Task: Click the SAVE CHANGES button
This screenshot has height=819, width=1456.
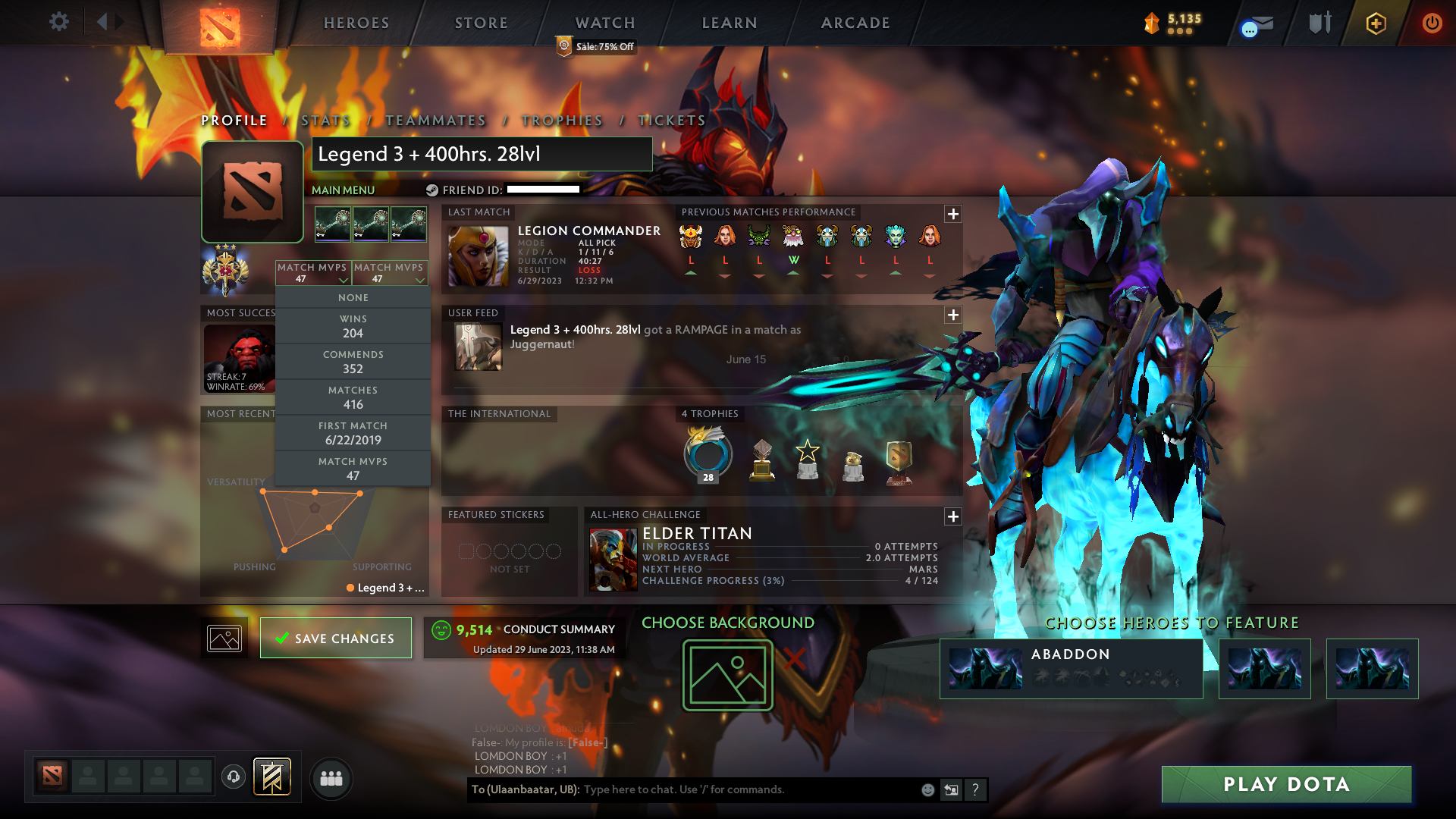Action: point(335,638)
